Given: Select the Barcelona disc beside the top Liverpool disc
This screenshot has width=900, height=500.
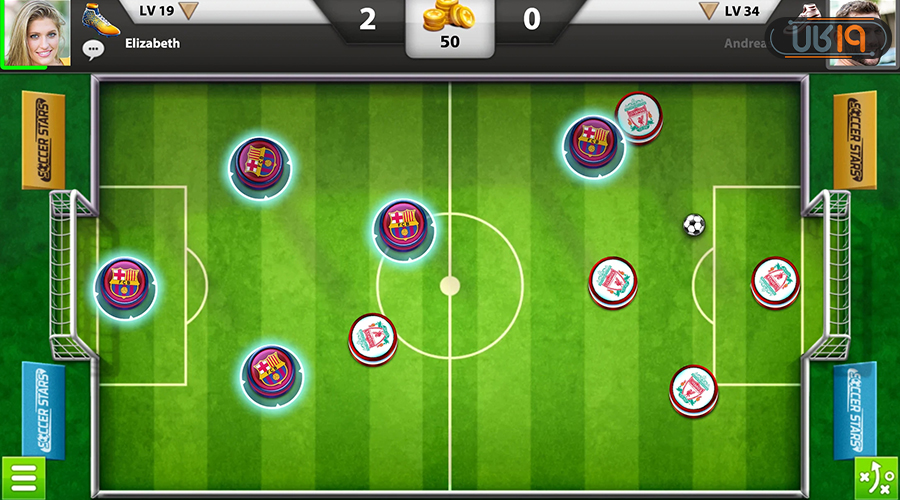Looking at the screenshot, I should (593, 143).
